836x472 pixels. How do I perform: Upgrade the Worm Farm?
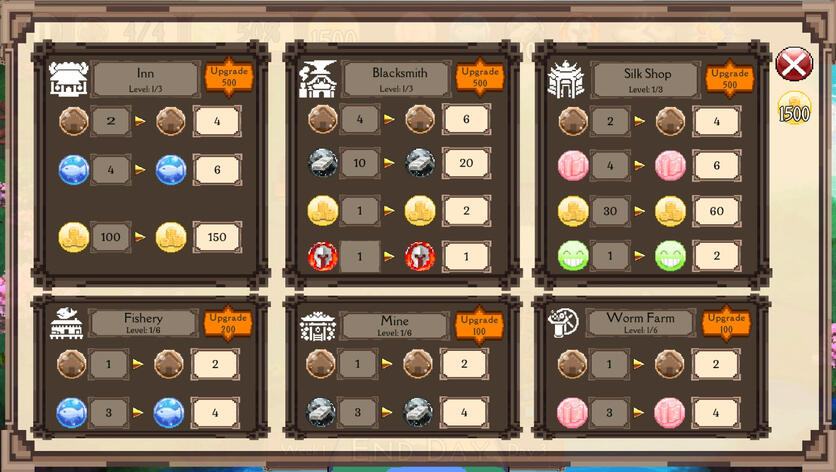727,323
